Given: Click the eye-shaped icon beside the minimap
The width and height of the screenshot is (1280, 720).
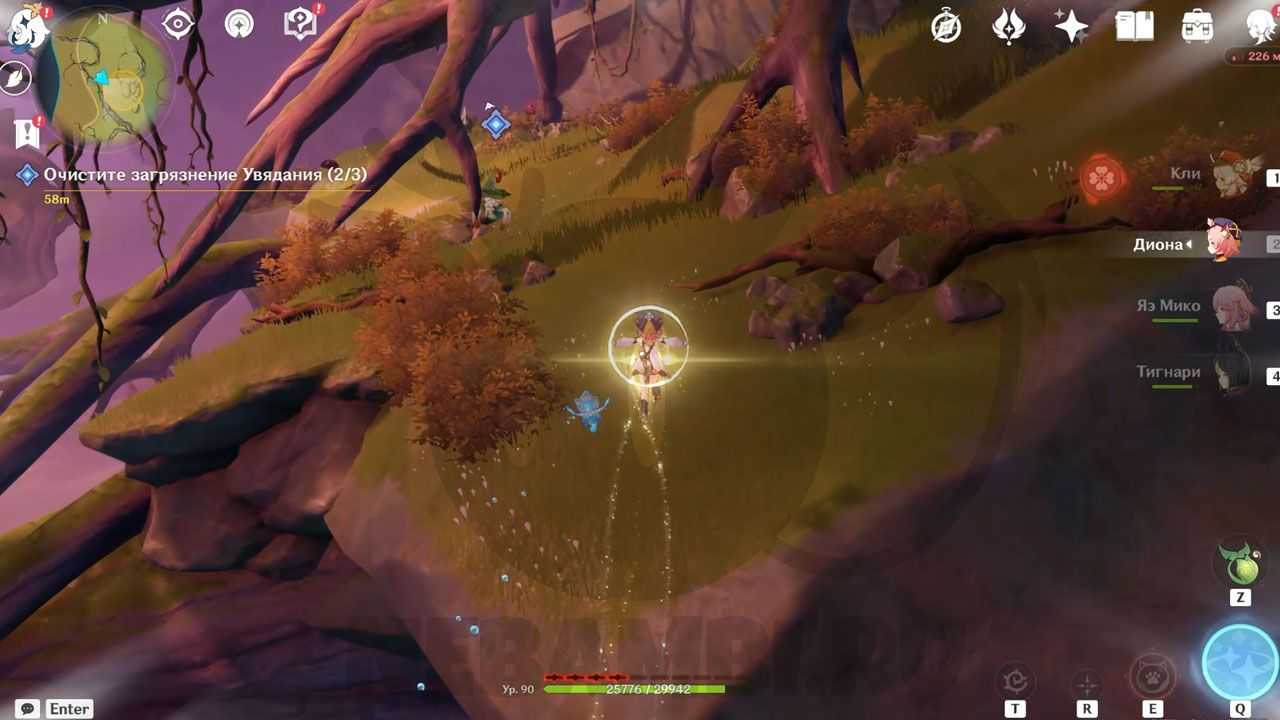Looking at the screenshot, I should [178, 24].
